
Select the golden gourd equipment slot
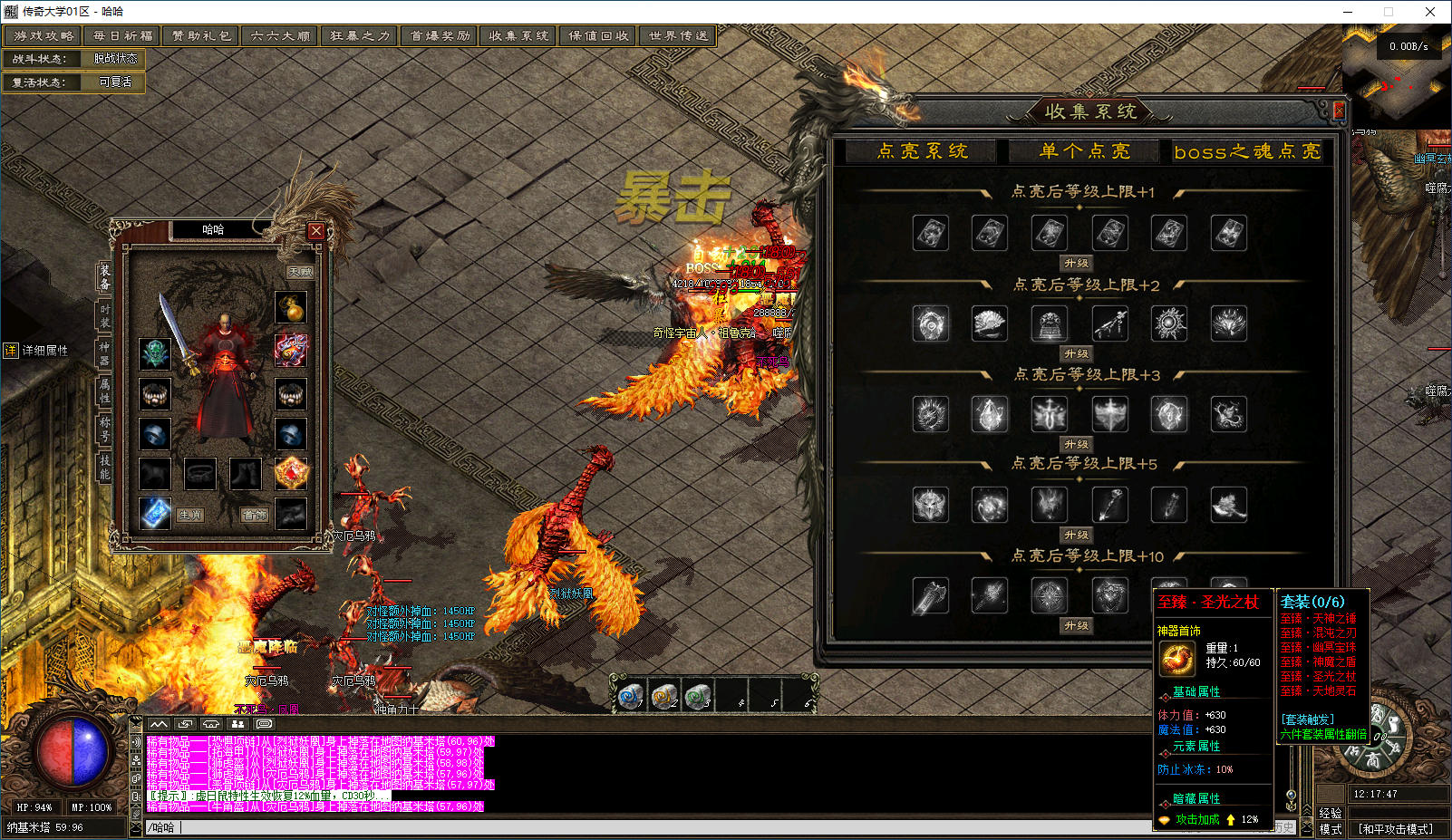pos(291,308)
